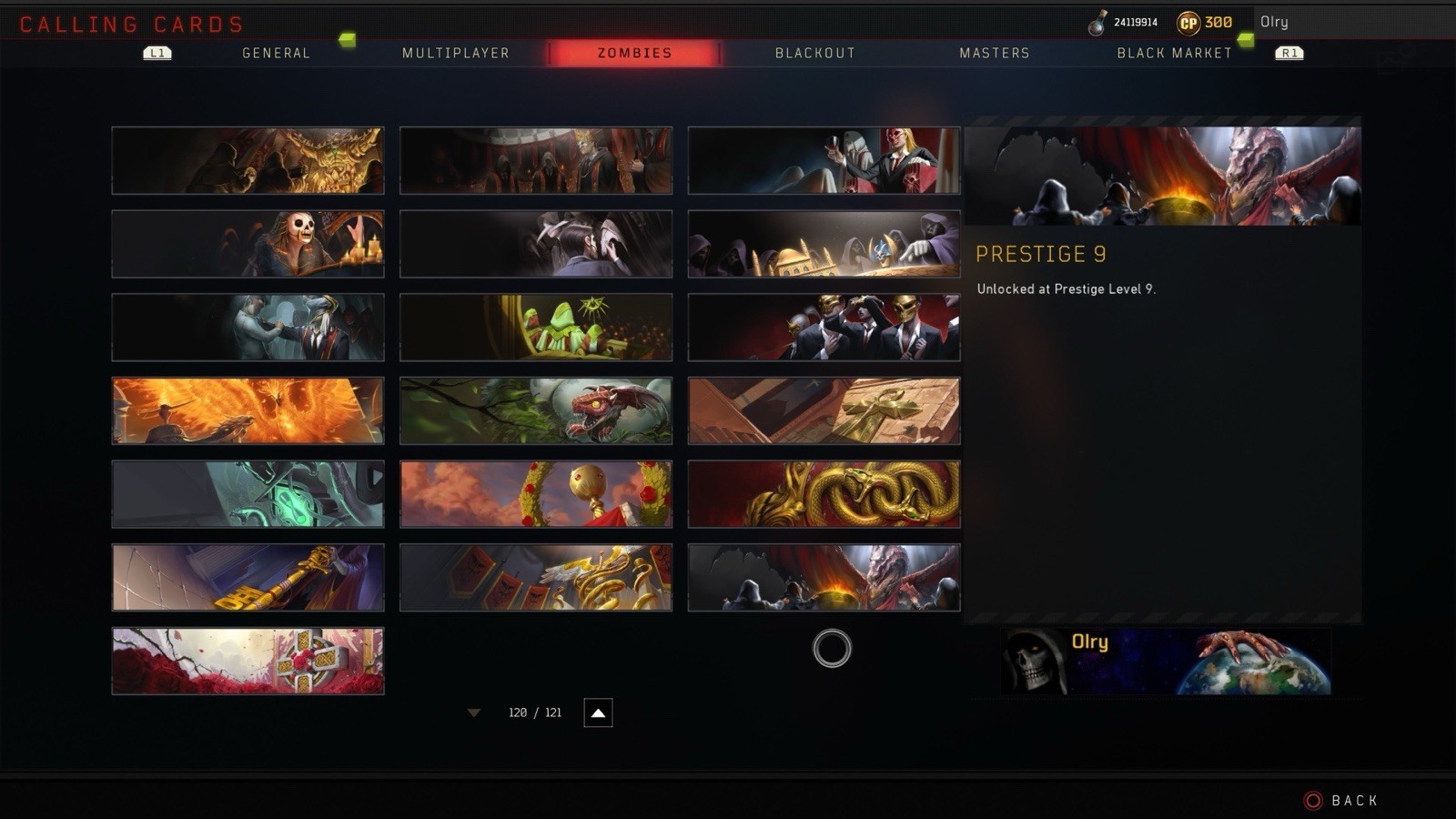Open the Multiplayer calling cards tab

(x=456, y=53)
